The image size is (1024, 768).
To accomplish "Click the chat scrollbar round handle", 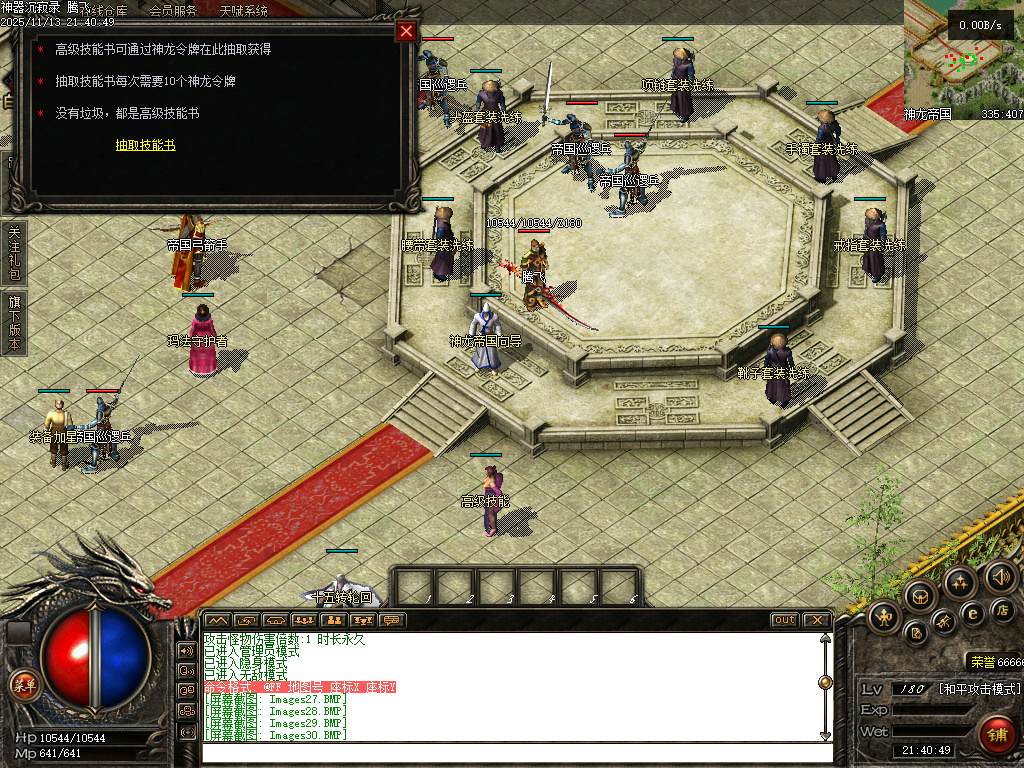I will (825, 682).
